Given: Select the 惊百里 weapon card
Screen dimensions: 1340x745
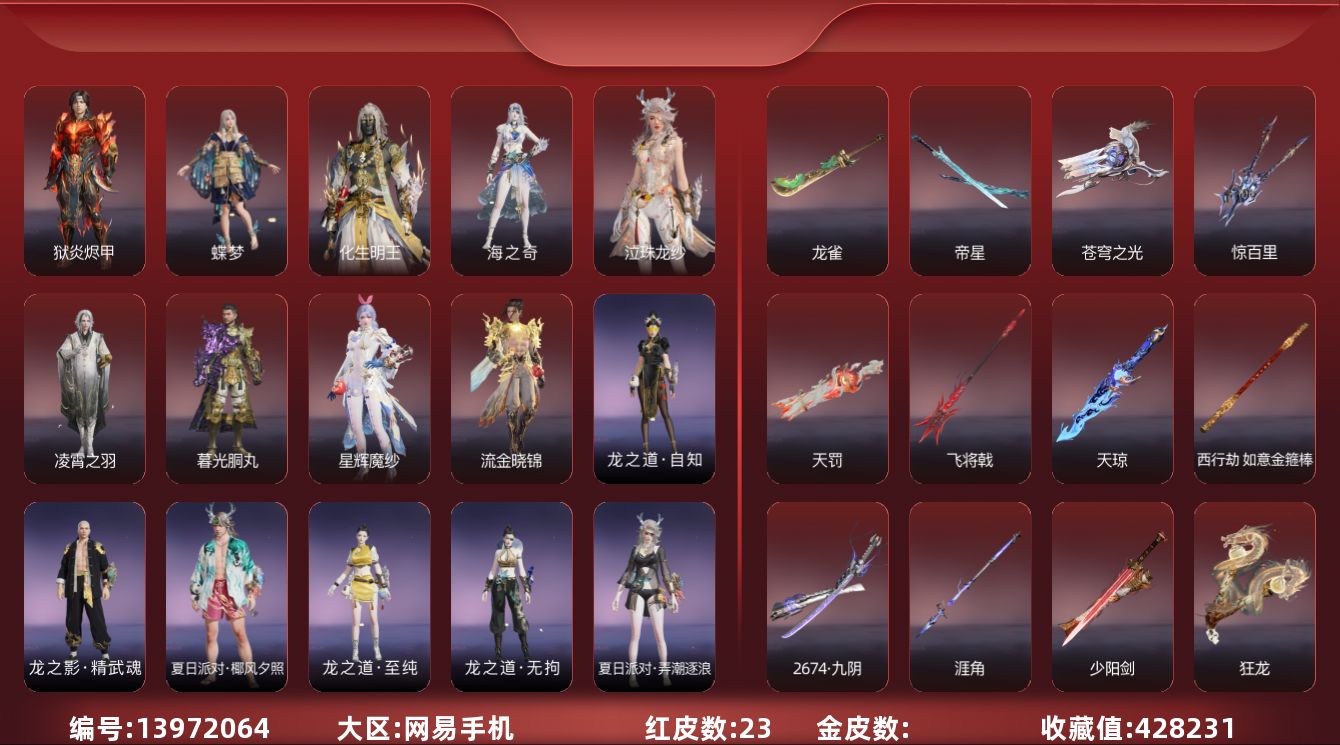Looking at the screenshot, I should pos(1254,180).
